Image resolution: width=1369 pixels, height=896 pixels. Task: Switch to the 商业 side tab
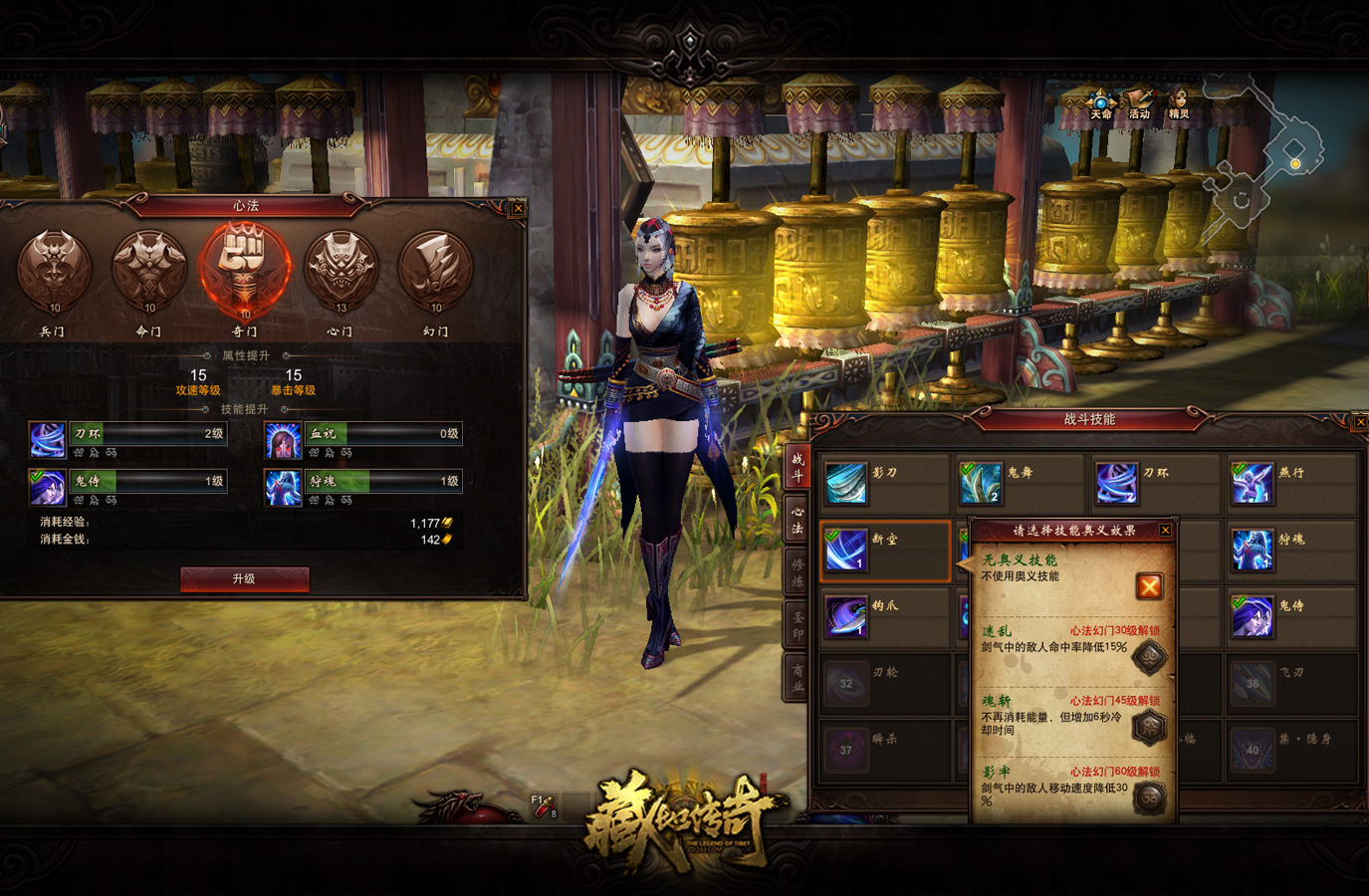(798, 678)
